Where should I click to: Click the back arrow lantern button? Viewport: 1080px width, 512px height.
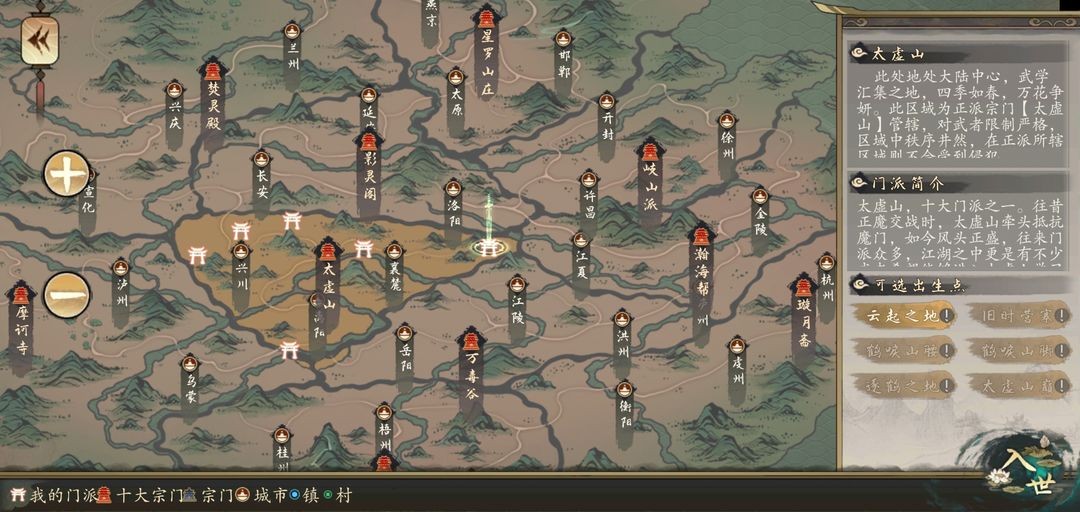pyautogui.click(x=40, y=40)
